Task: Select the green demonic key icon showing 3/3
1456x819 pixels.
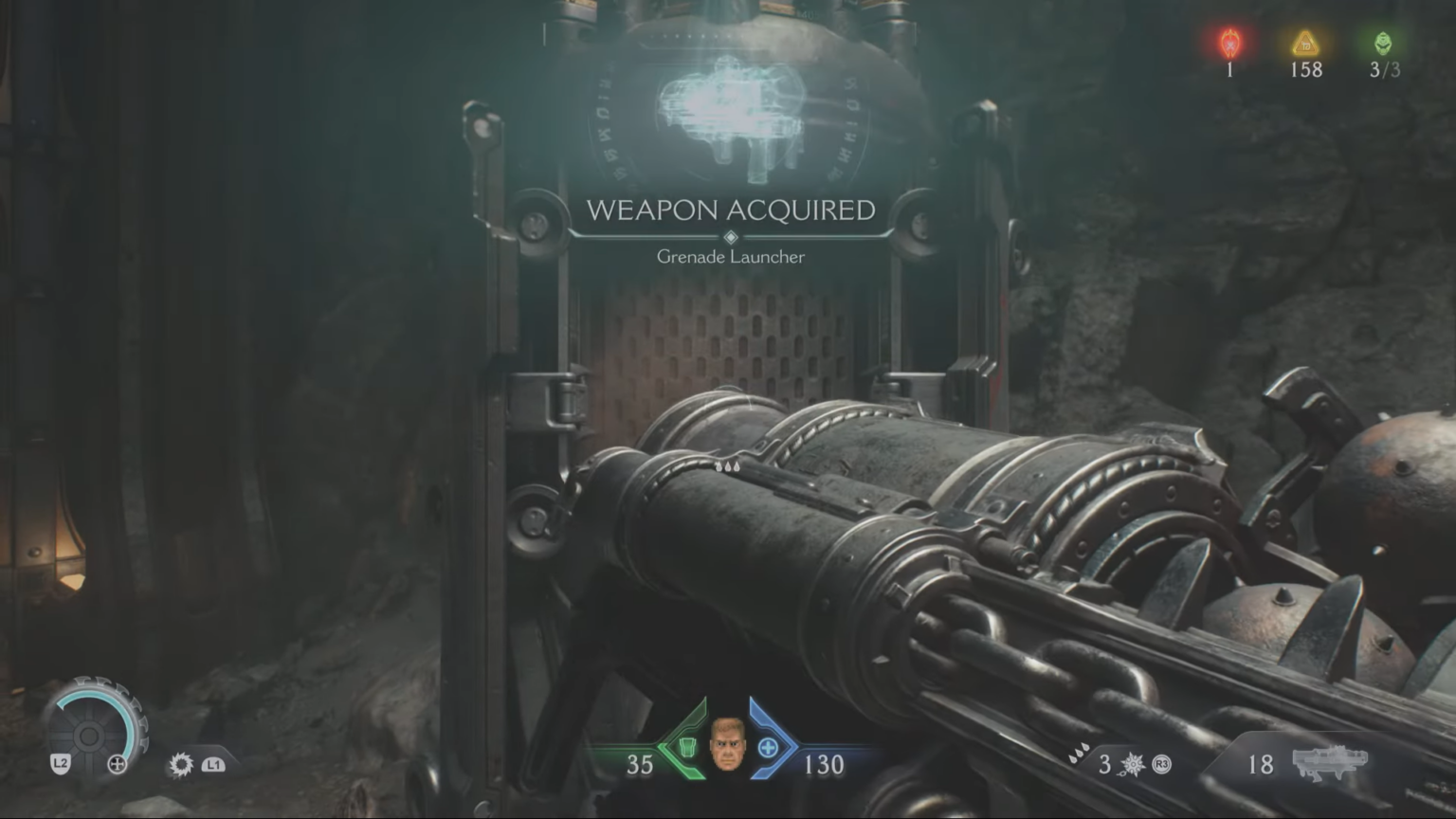Action: point(1382,43)
